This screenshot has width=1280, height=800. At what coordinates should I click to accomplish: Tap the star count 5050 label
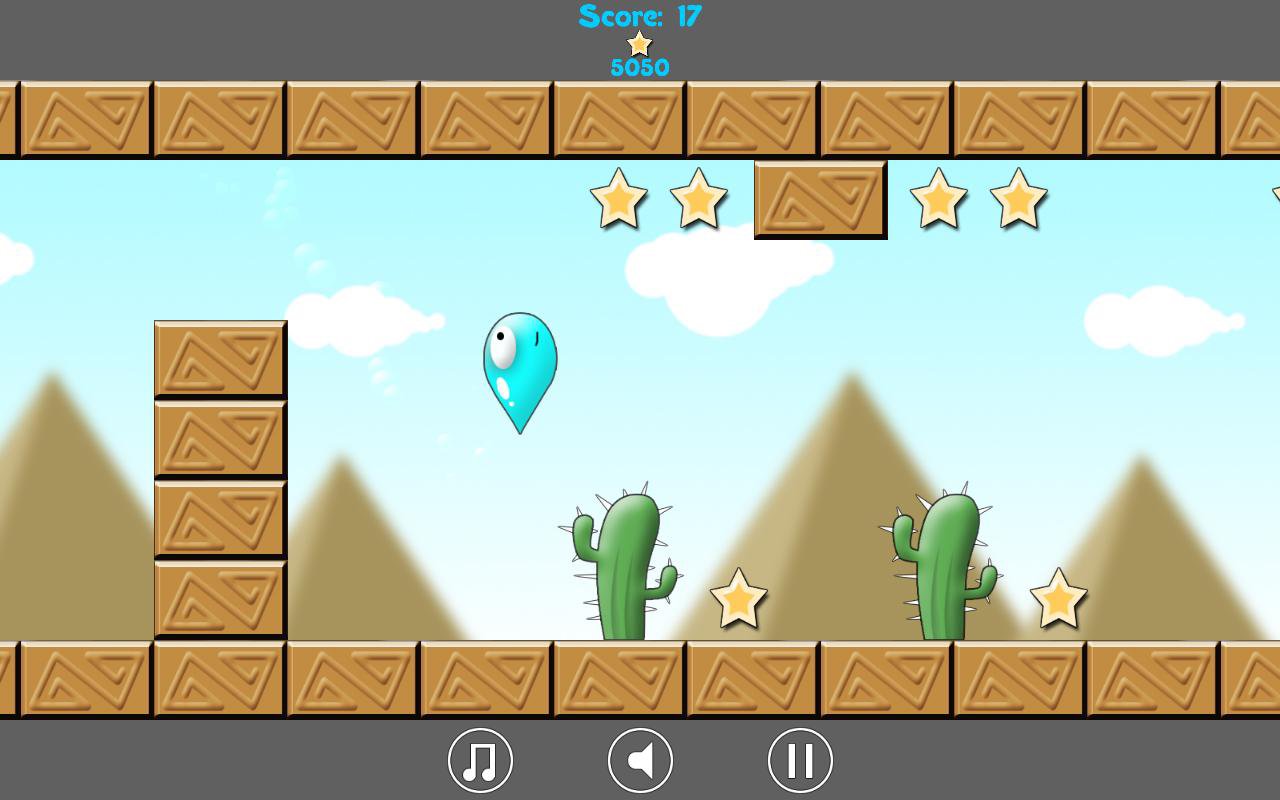click(640, 67)
